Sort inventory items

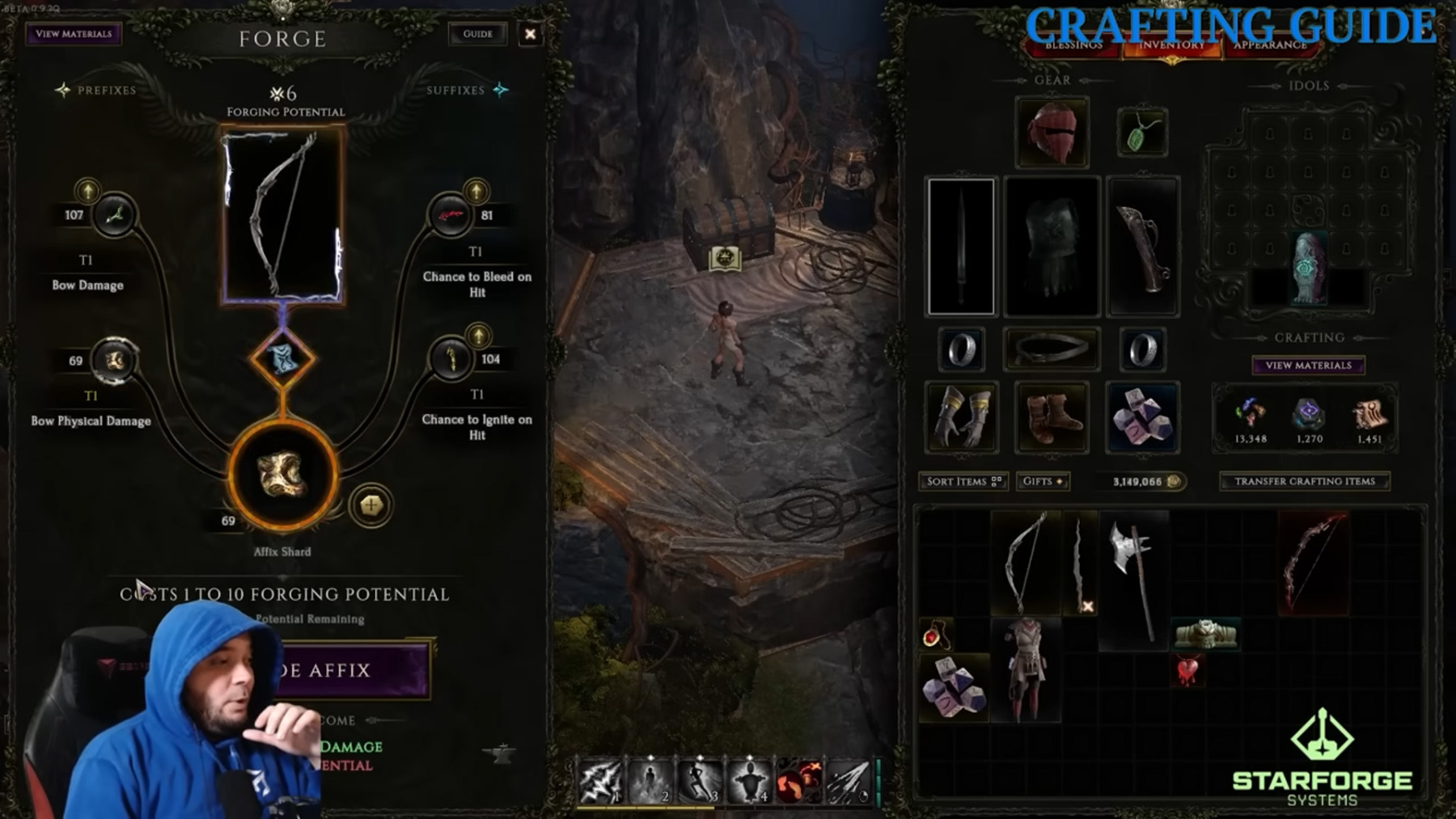pos(963,481)
